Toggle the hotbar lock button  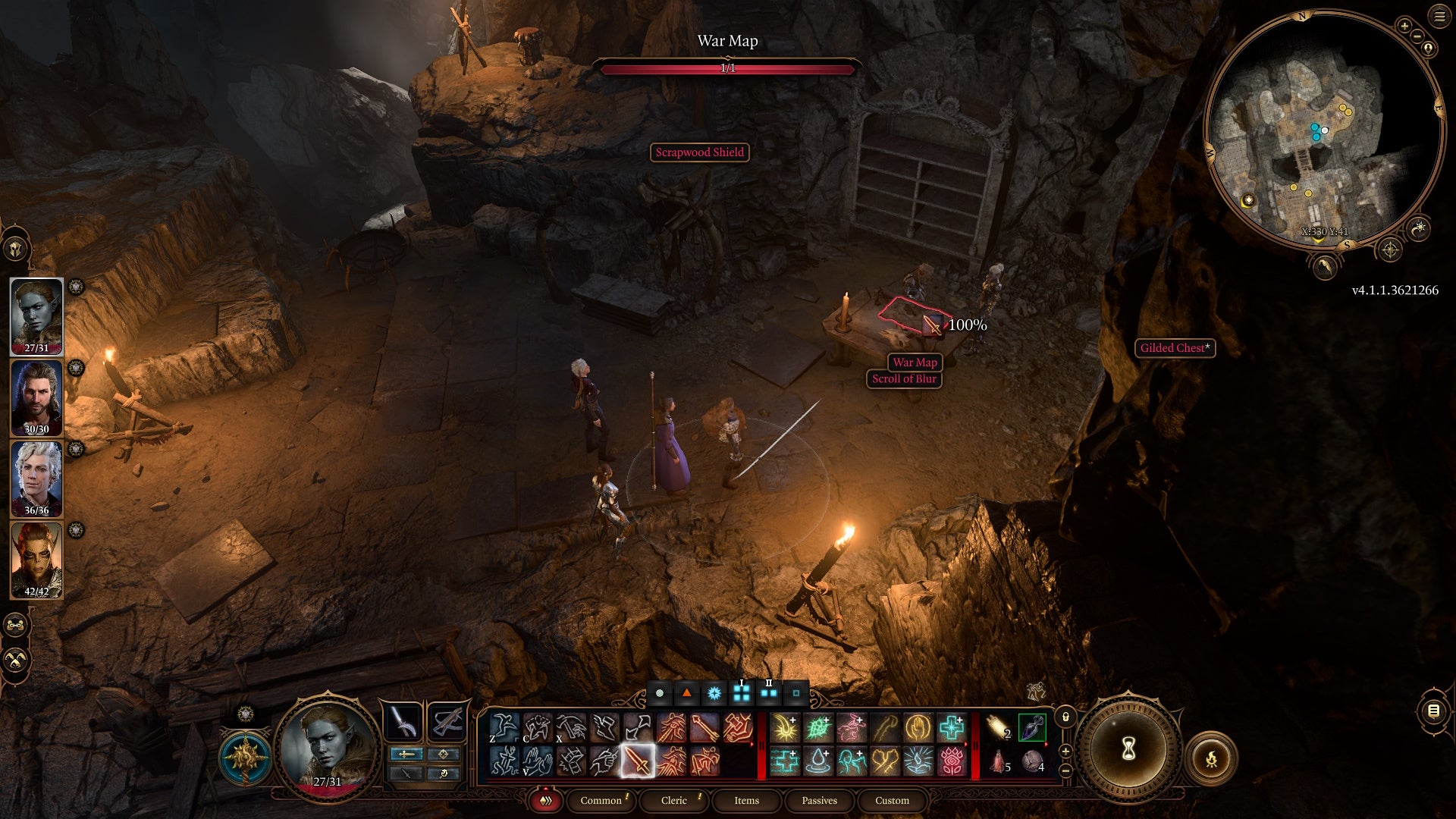(1065, 717)
